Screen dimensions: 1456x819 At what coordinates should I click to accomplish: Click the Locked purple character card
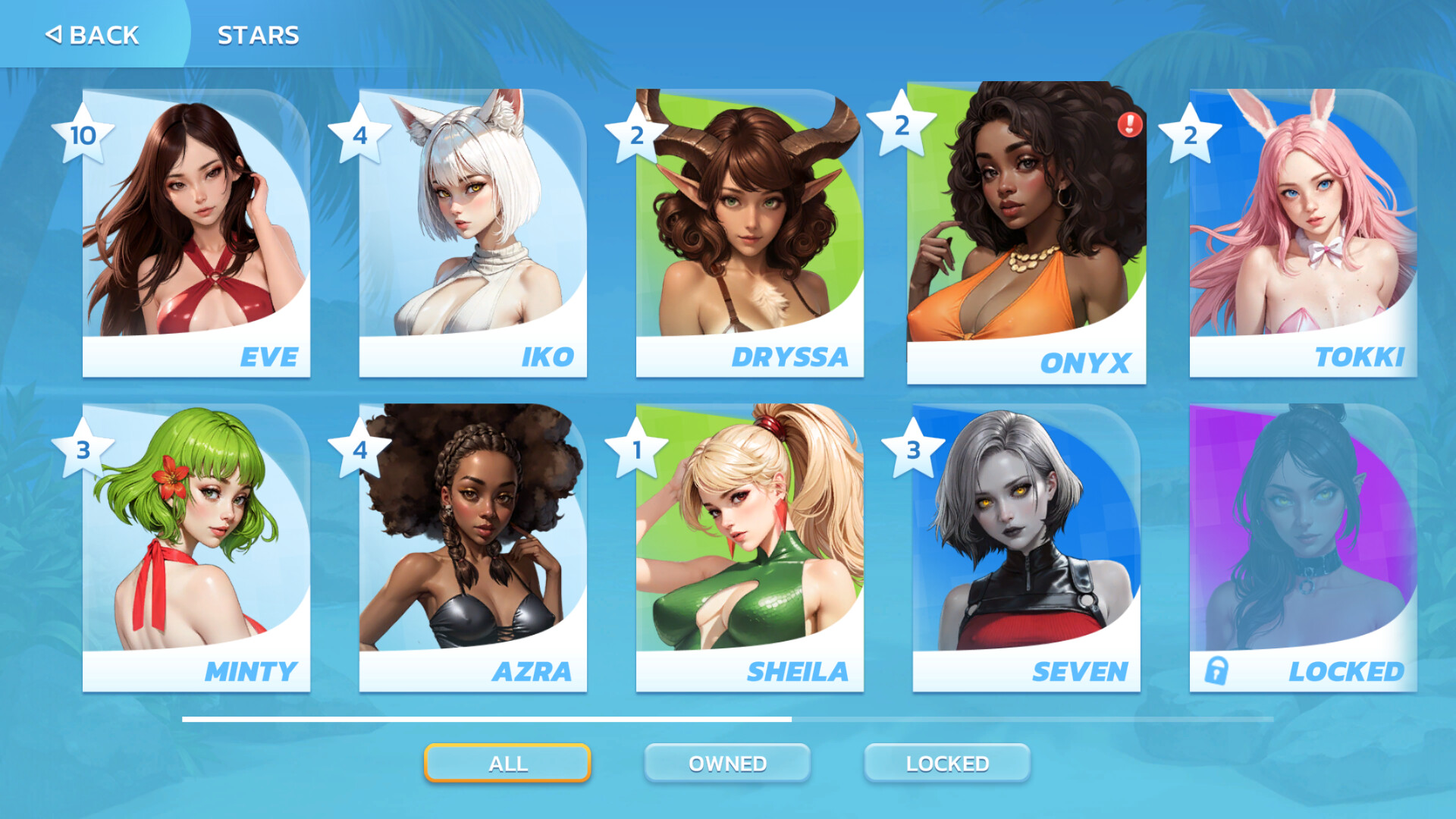pos(1303,548)
